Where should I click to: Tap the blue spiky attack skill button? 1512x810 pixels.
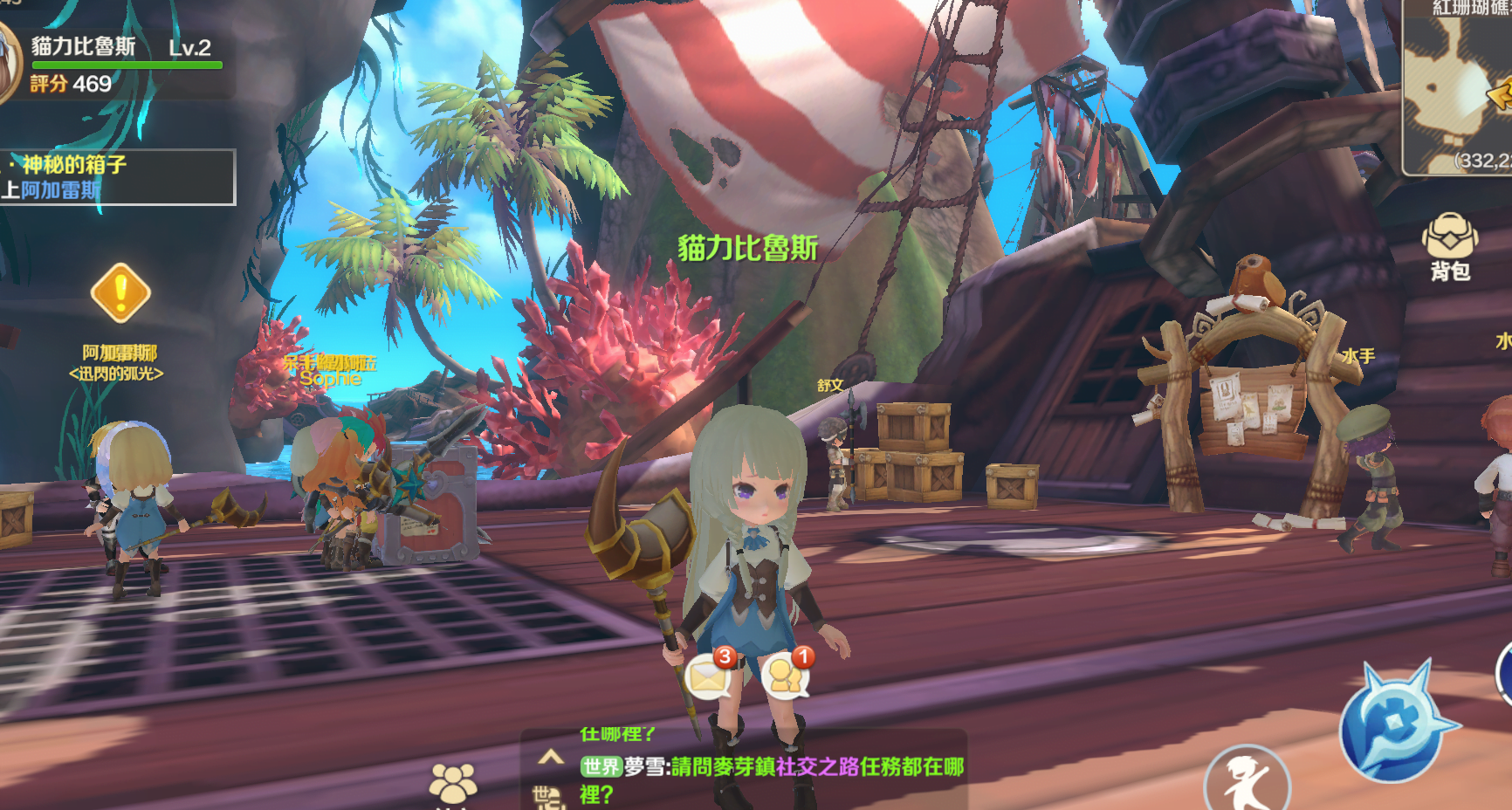(x=1392, y=723)
